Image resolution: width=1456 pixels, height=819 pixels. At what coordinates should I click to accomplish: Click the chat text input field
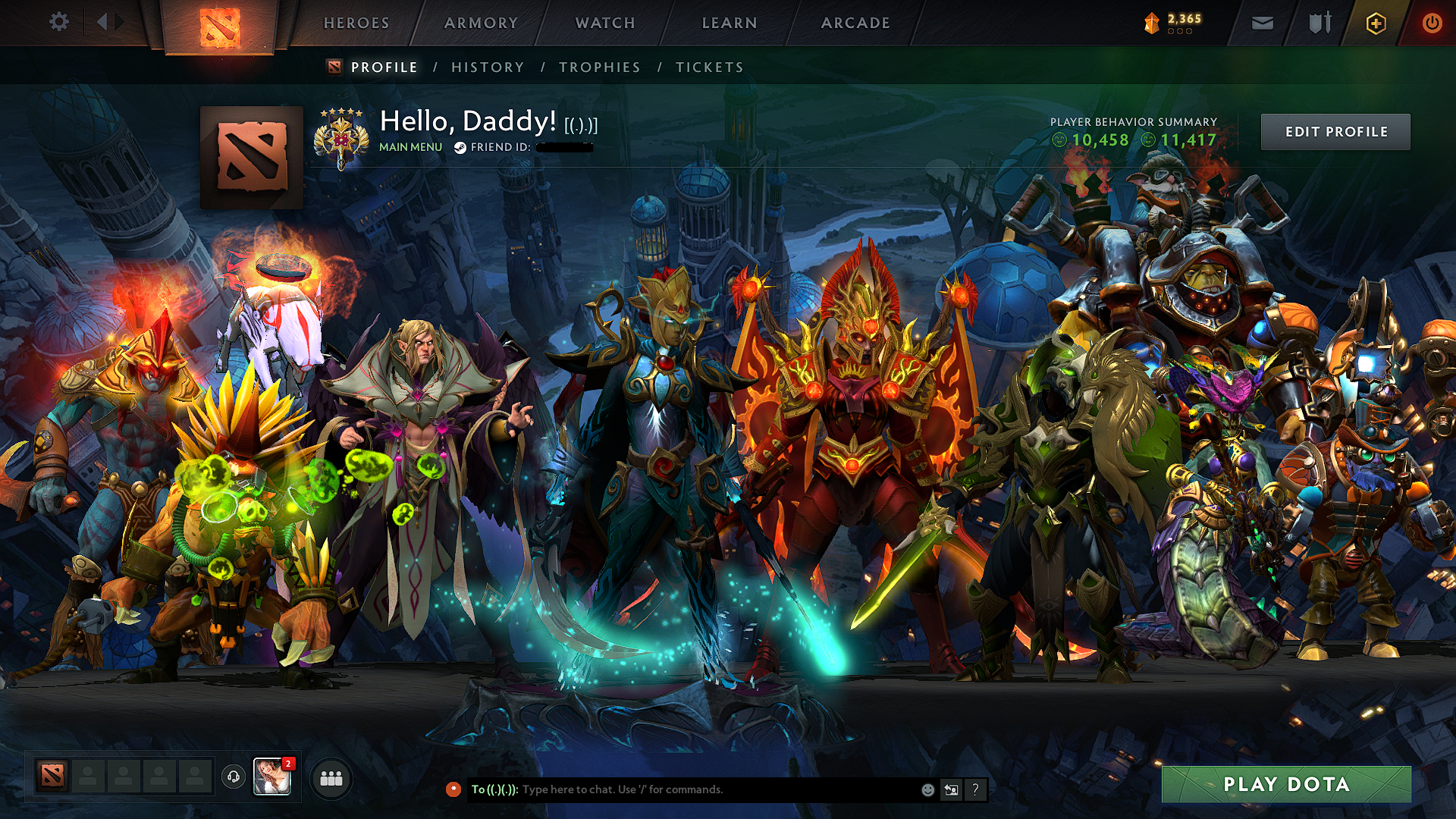[682, 789]
